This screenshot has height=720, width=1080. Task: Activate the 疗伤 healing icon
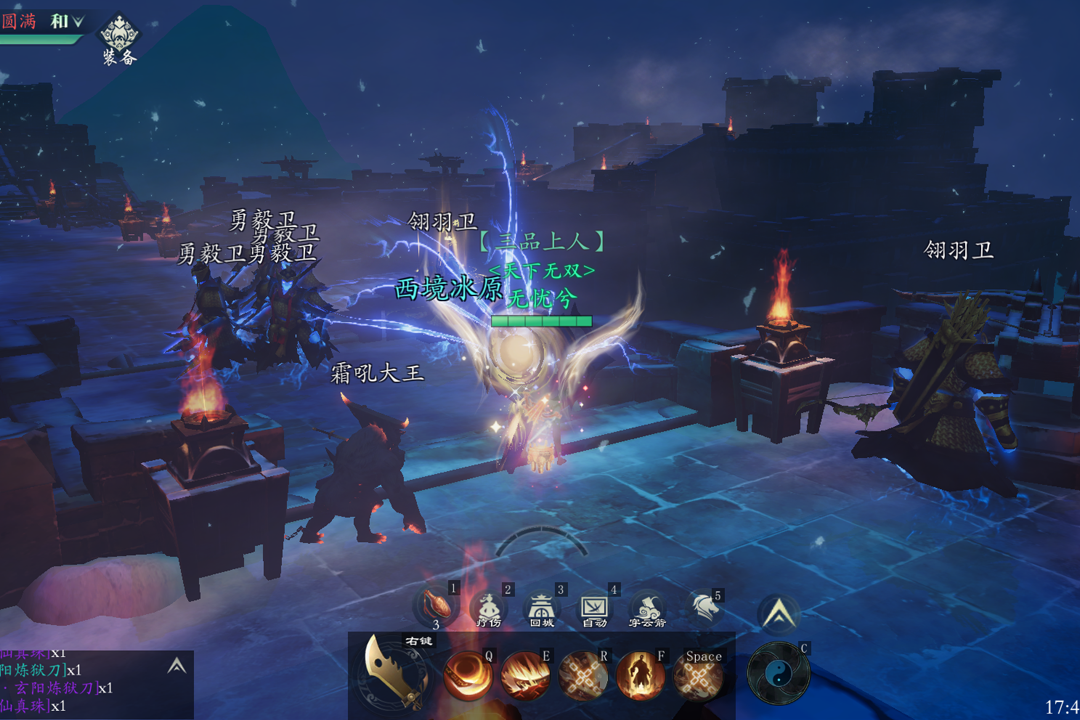click(x=488, y=608)
